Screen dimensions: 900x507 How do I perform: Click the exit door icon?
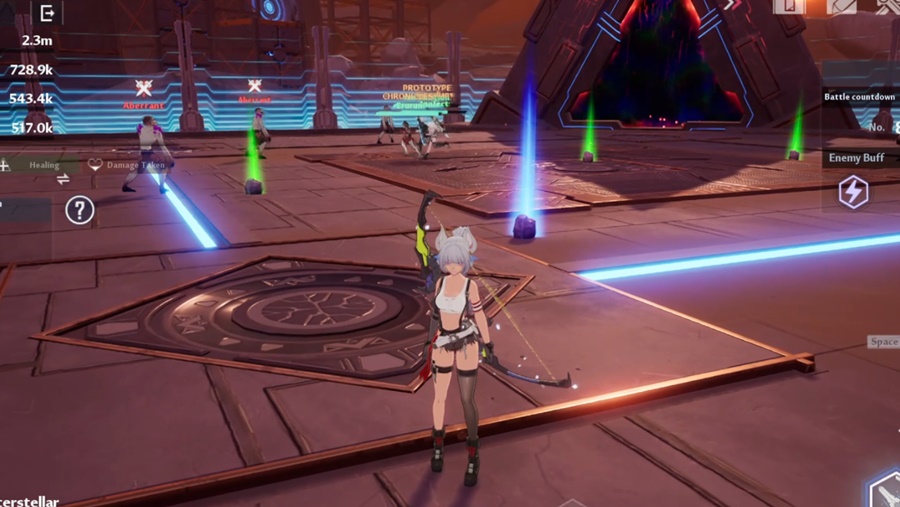[46, 13]
